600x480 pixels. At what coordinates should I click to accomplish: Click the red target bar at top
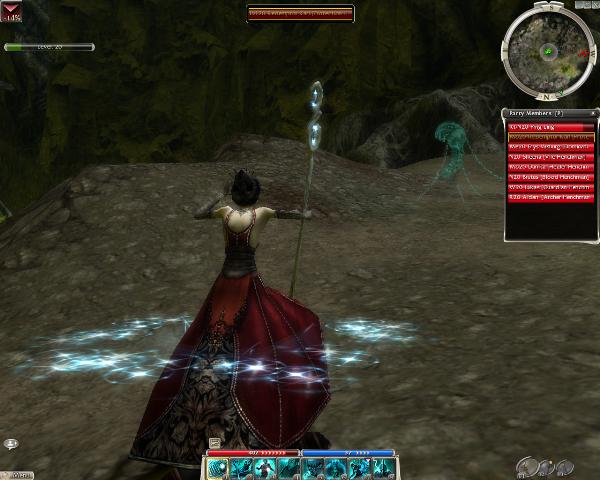301,13
